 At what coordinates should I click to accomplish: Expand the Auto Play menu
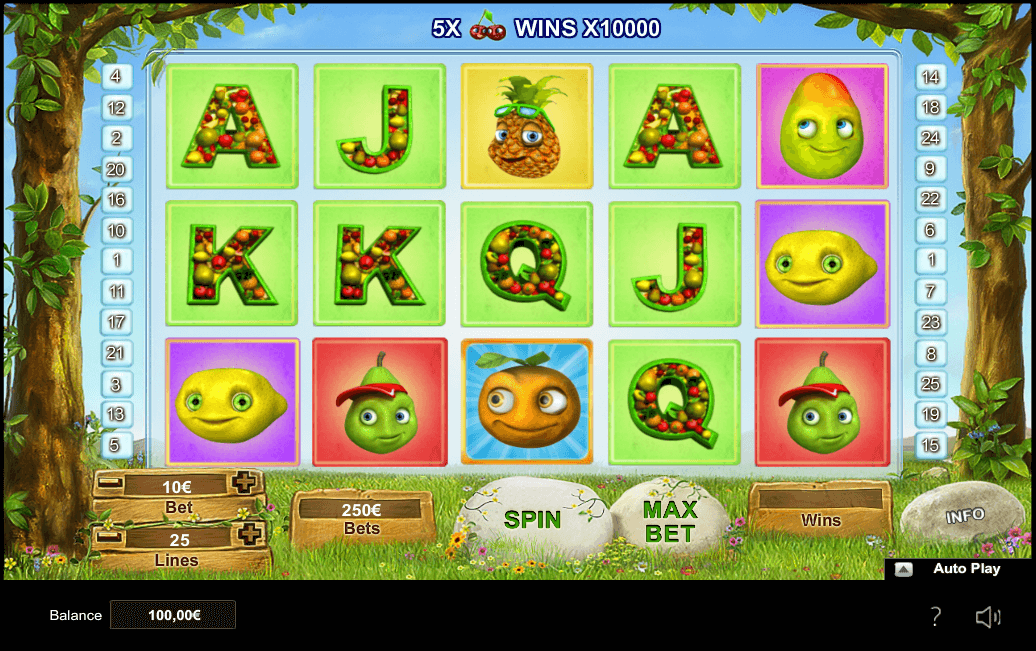[x=903, y=569]
